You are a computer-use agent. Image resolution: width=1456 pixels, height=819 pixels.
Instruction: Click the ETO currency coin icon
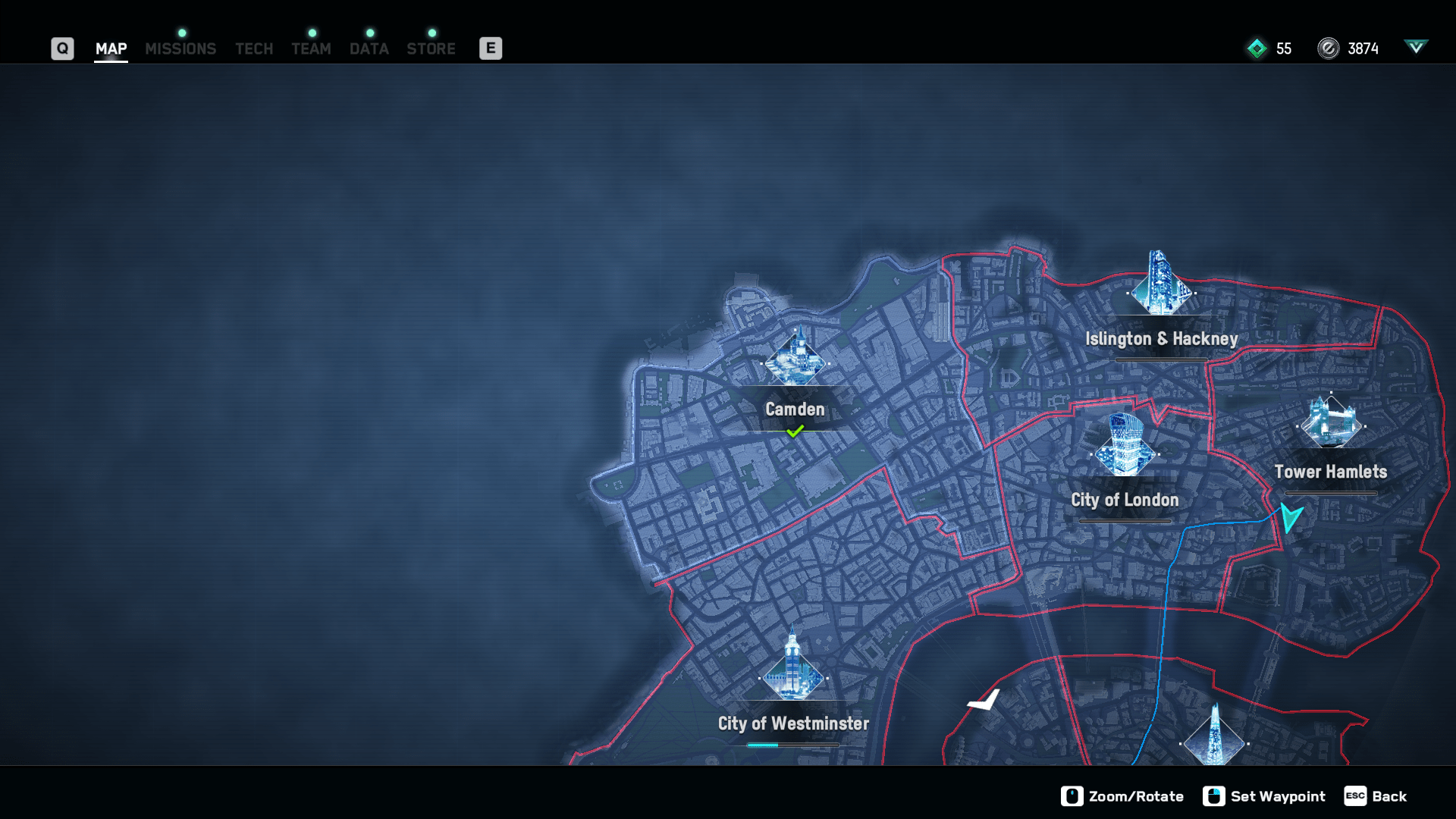click(x=1329, y=48)
